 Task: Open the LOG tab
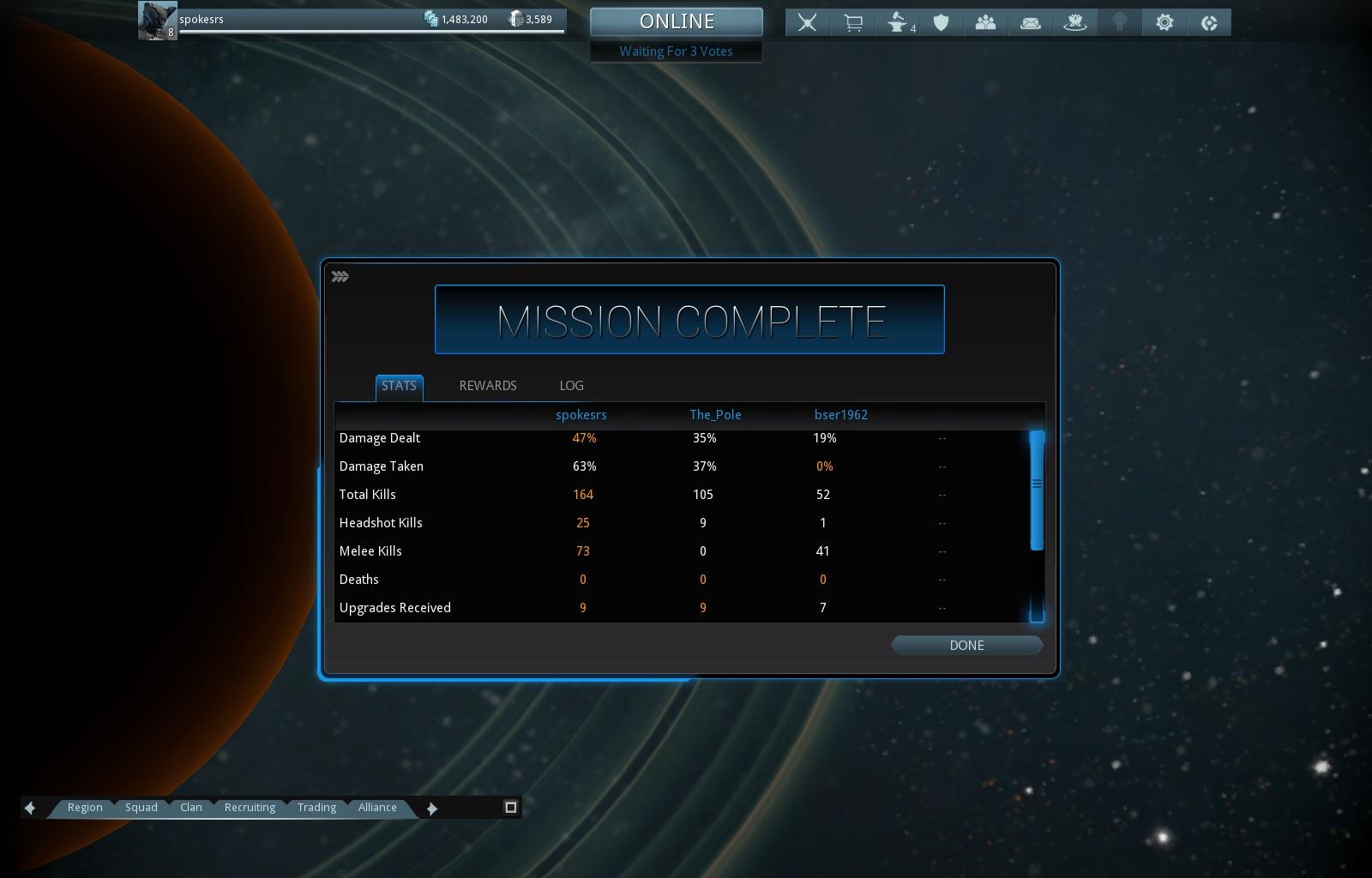571,386
